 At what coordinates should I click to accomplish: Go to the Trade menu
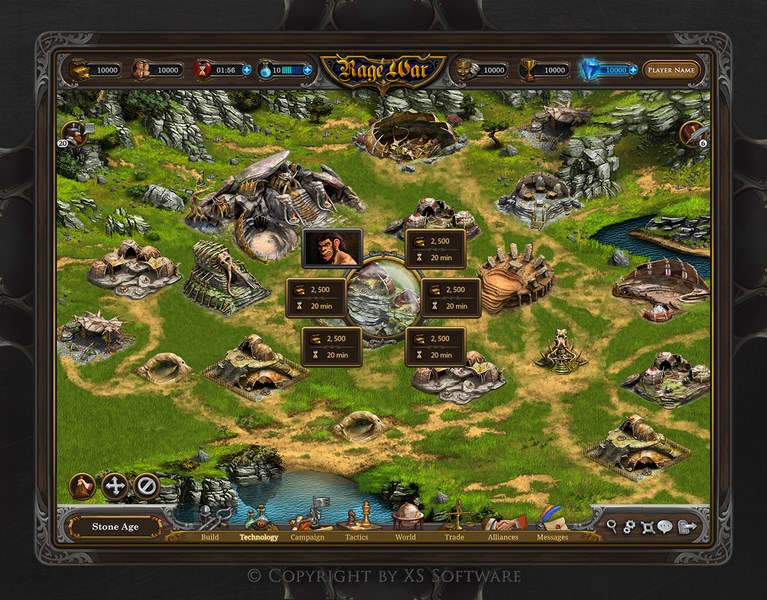(454, 536)
